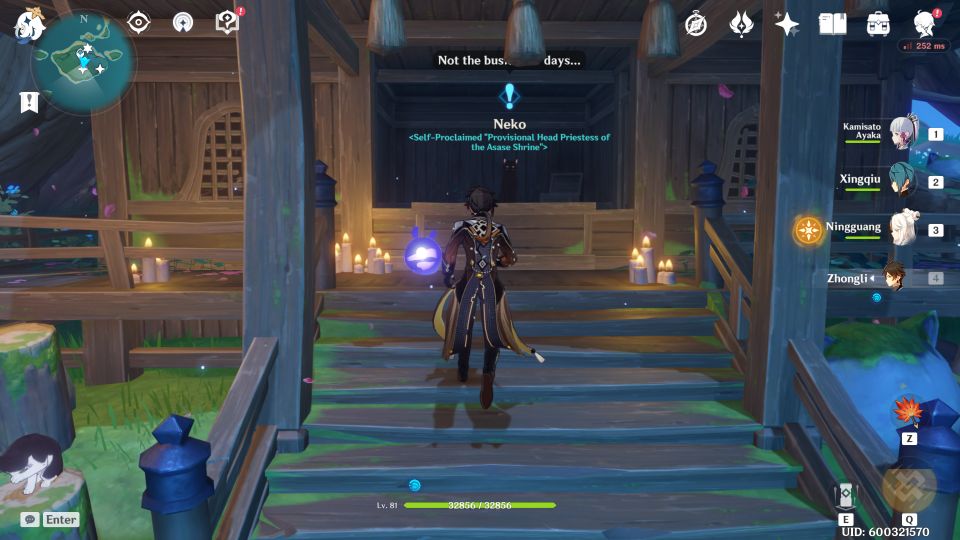Screen dimensions: 960x540
Task: Open the chat box
Action: 30,519
